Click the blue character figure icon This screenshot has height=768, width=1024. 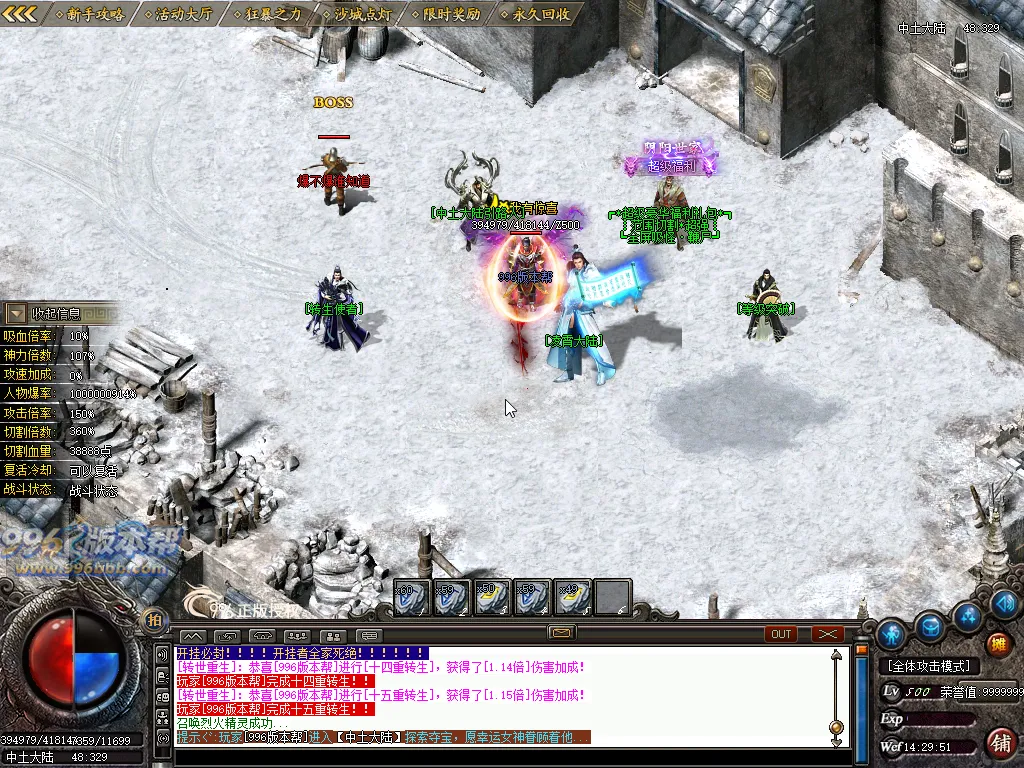click(x=891, y=634)
